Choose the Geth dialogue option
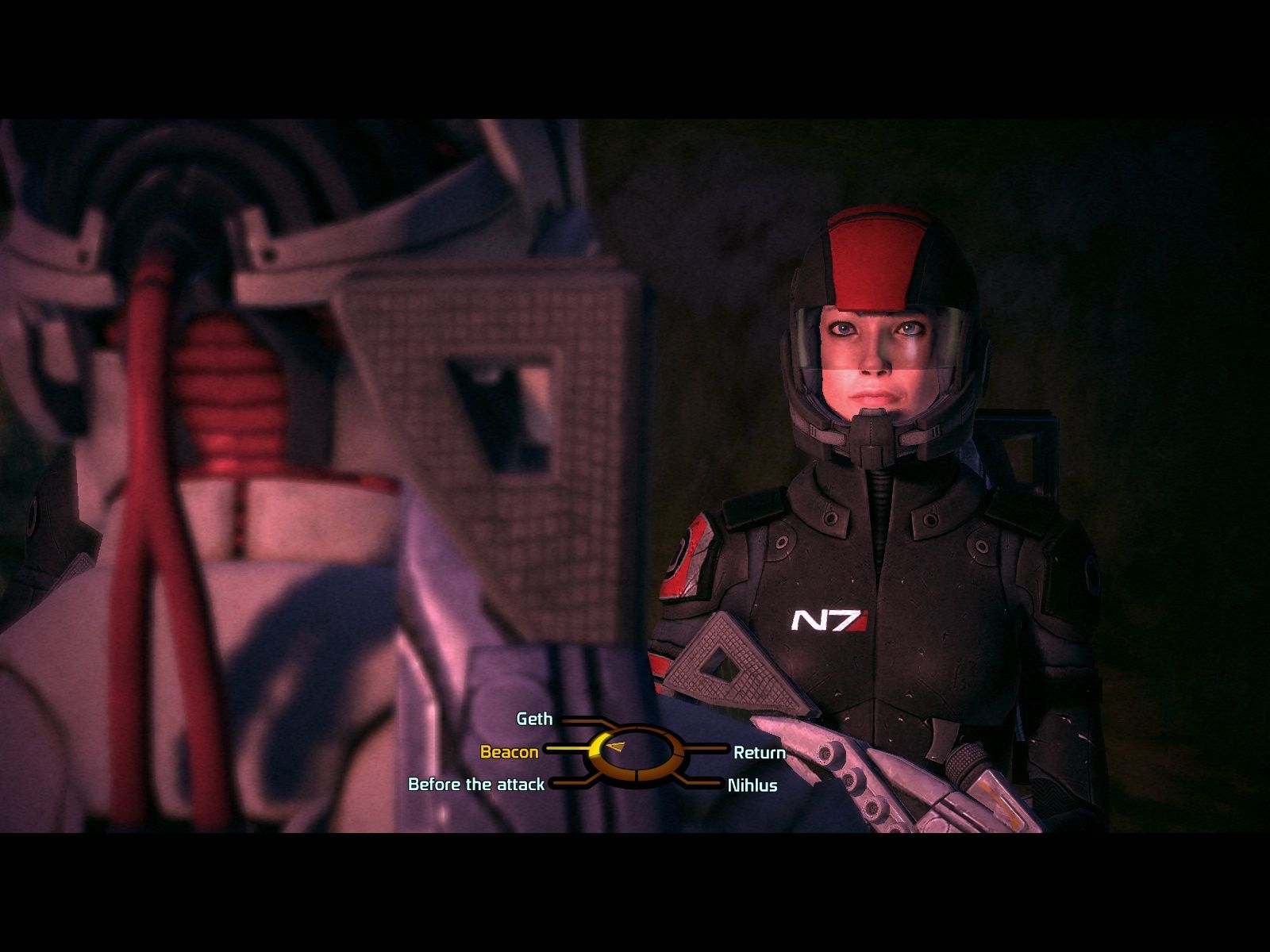 coord(534,719)
